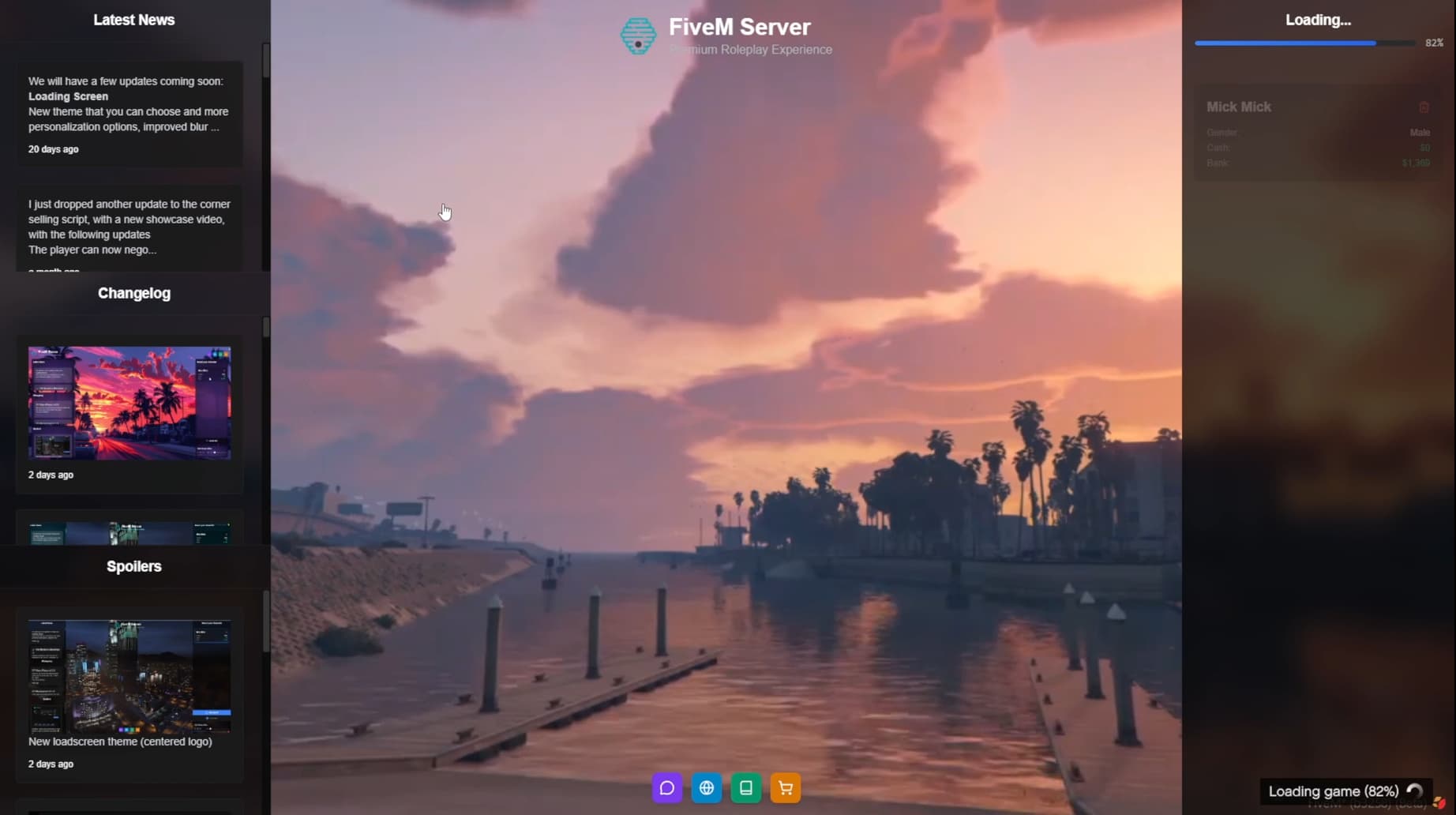Visit the server website via globe icon
Screen dimensions: 1456x815
(x=706, y=787)
